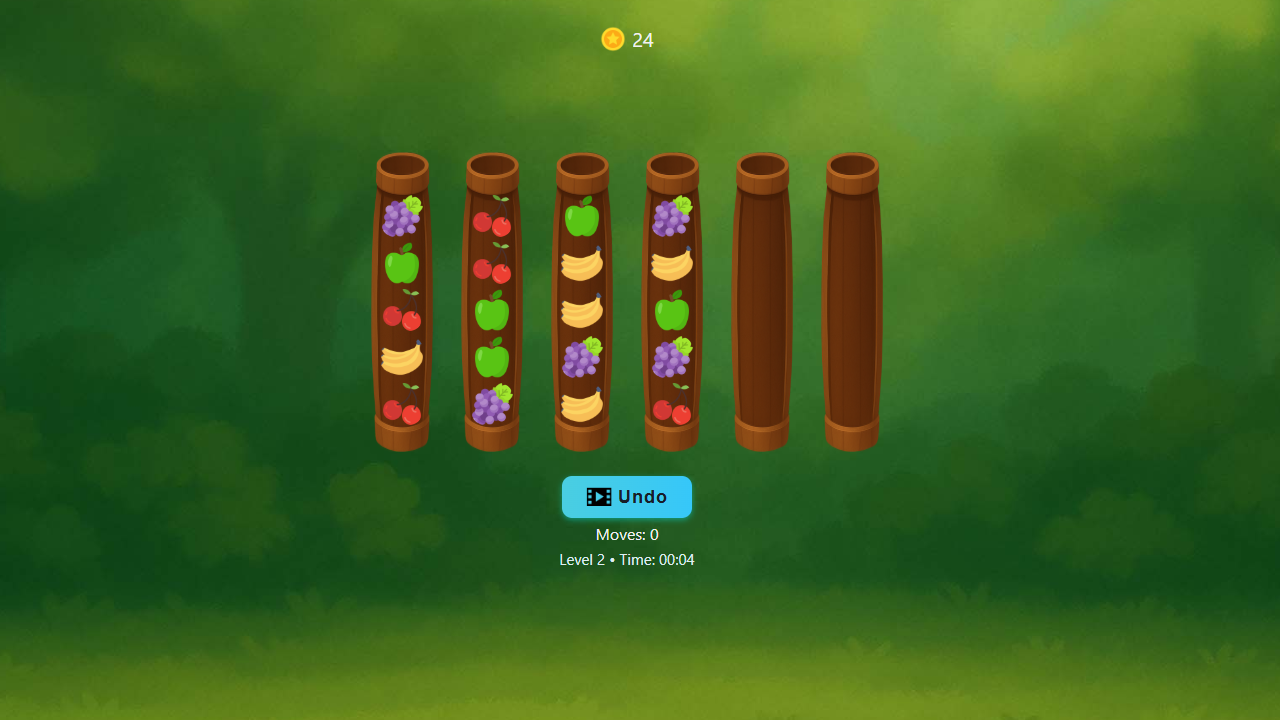Screen dimensions: 1280x720
Task: Click the coin count showing 24
Action: click(x=643, y=41)
